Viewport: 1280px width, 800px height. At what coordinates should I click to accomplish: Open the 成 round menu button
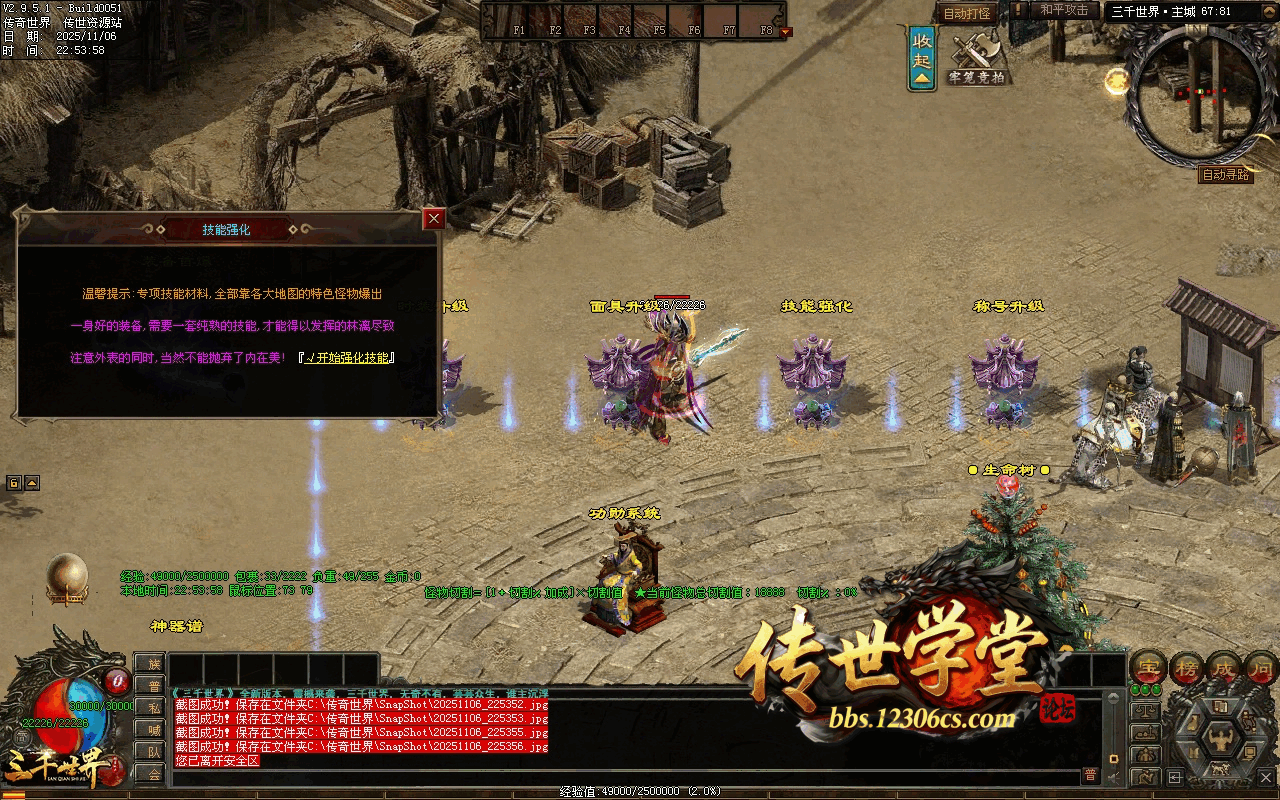1225,667
